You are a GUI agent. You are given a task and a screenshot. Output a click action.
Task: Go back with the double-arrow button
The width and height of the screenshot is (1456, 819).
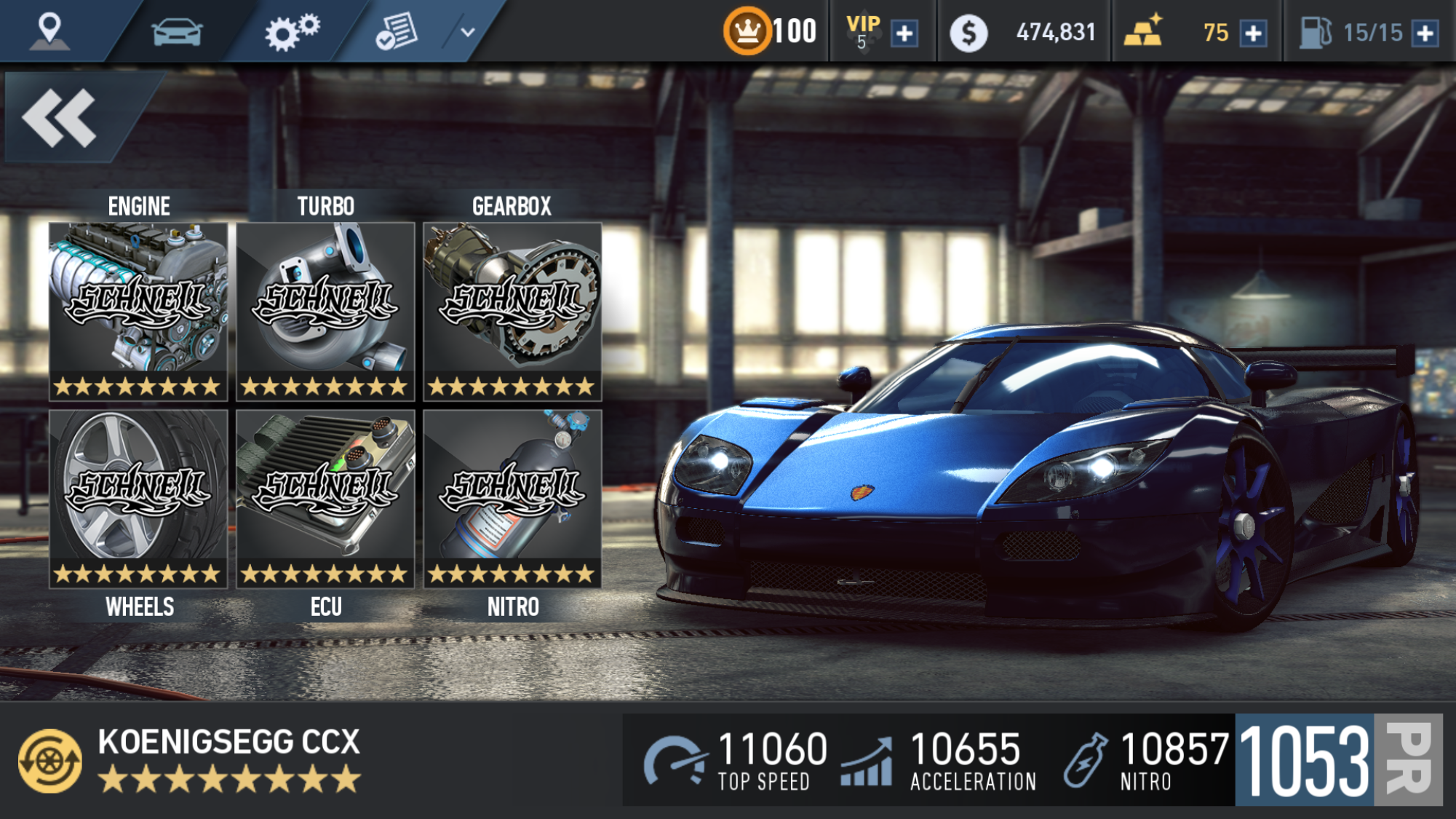pos(60,118)
